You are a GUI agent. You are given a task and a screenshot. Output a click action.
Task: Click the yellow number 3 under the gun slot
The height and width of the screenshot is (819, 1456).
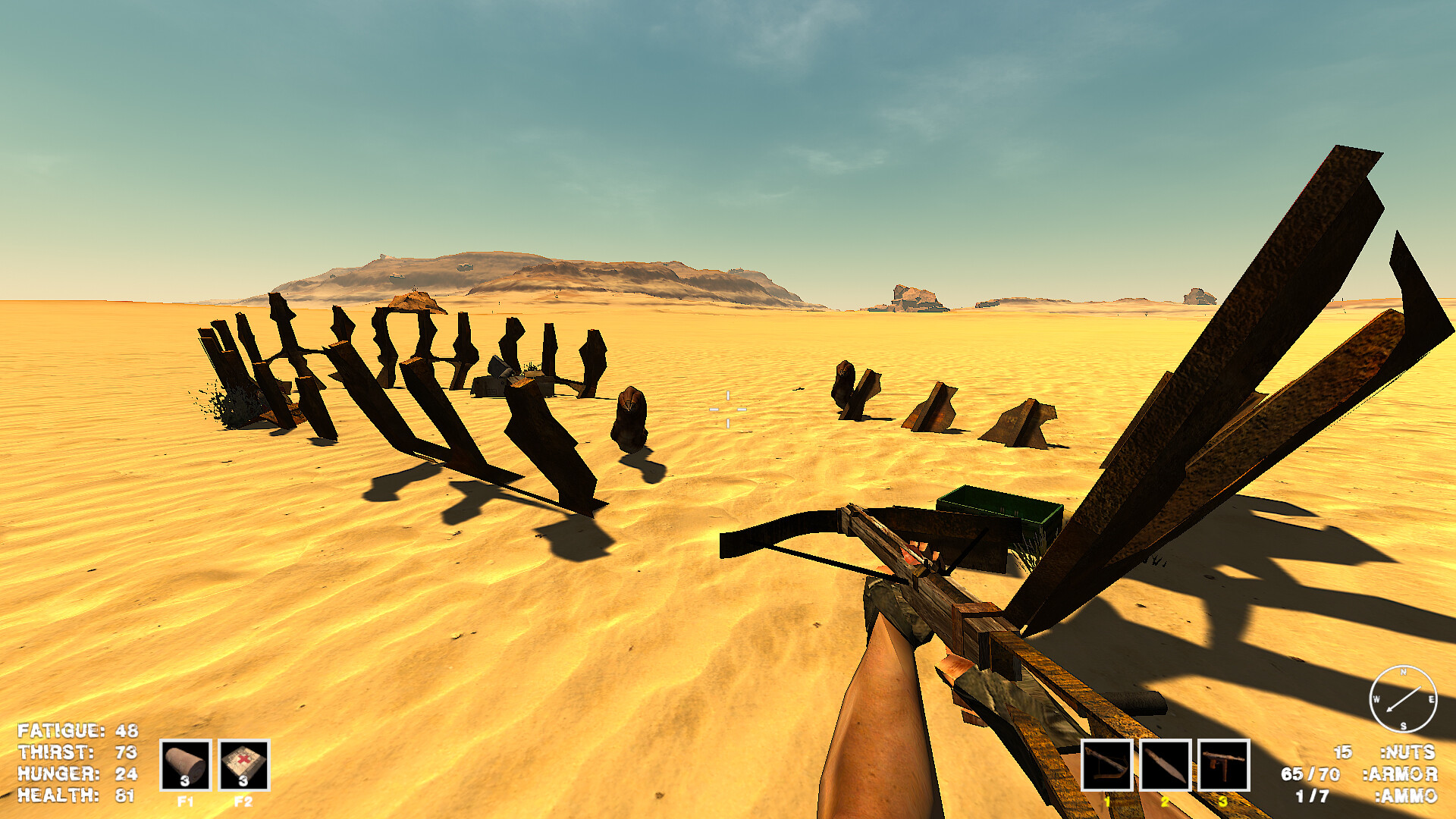[1222, 801]
